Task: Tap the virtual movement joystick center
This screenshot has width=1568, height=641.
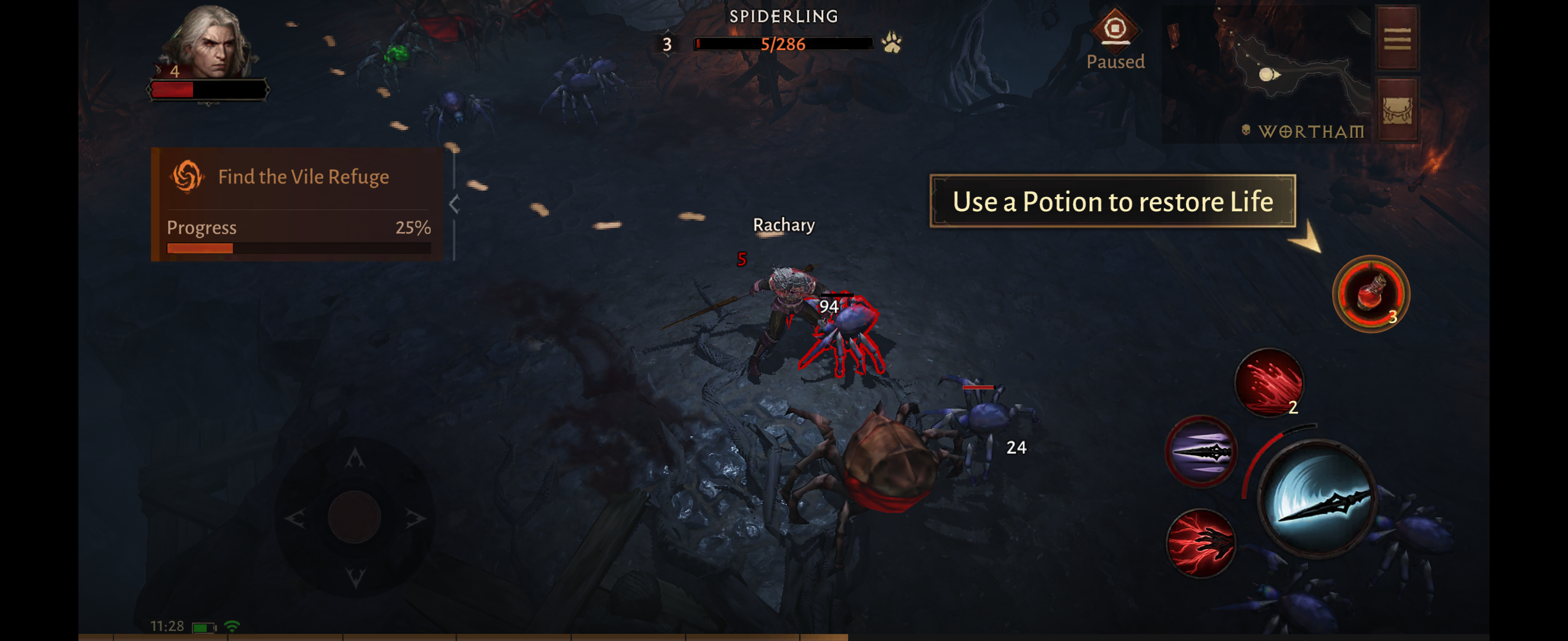Action: tap(354, 518)
